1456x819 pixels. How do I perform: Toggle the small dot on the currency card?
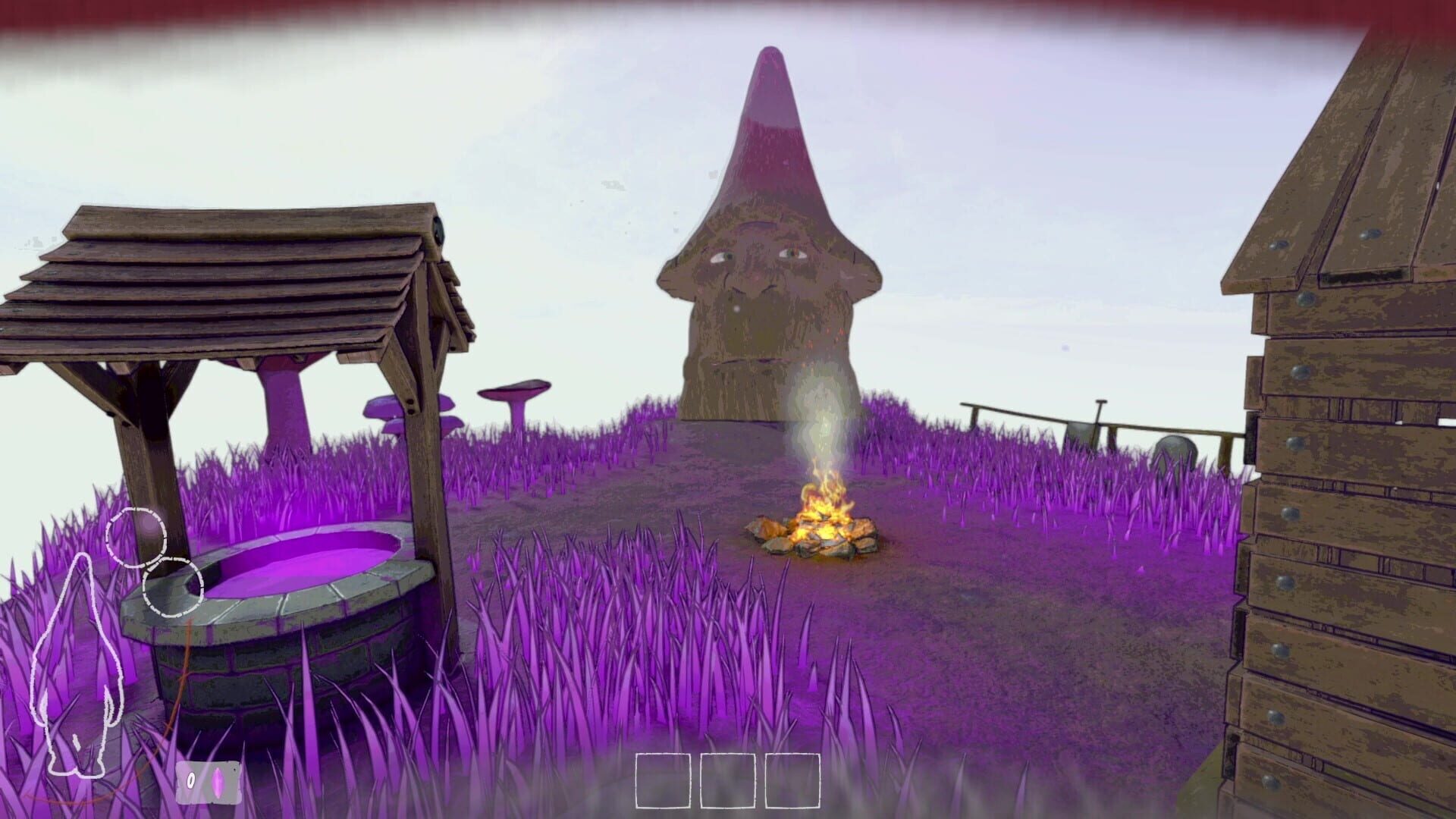234,770
